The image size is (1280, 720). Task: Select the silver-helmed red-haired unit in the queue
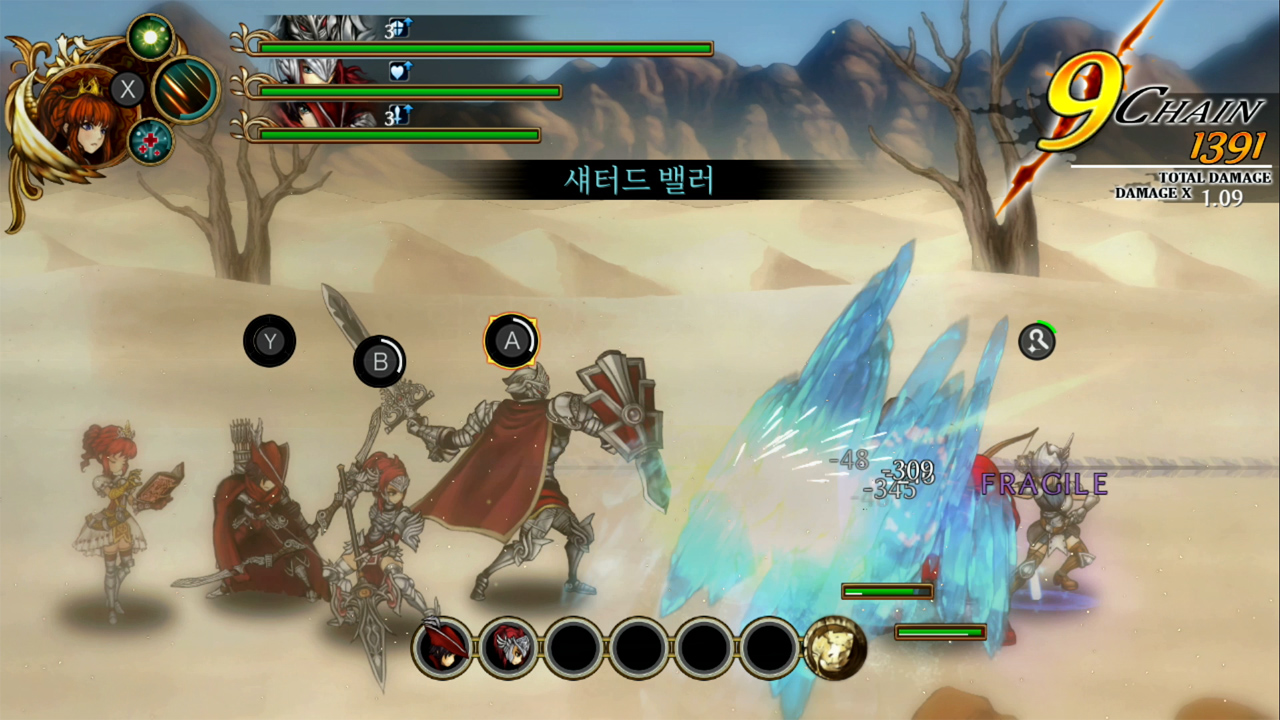pyautogui.click(x=508, y=648)
